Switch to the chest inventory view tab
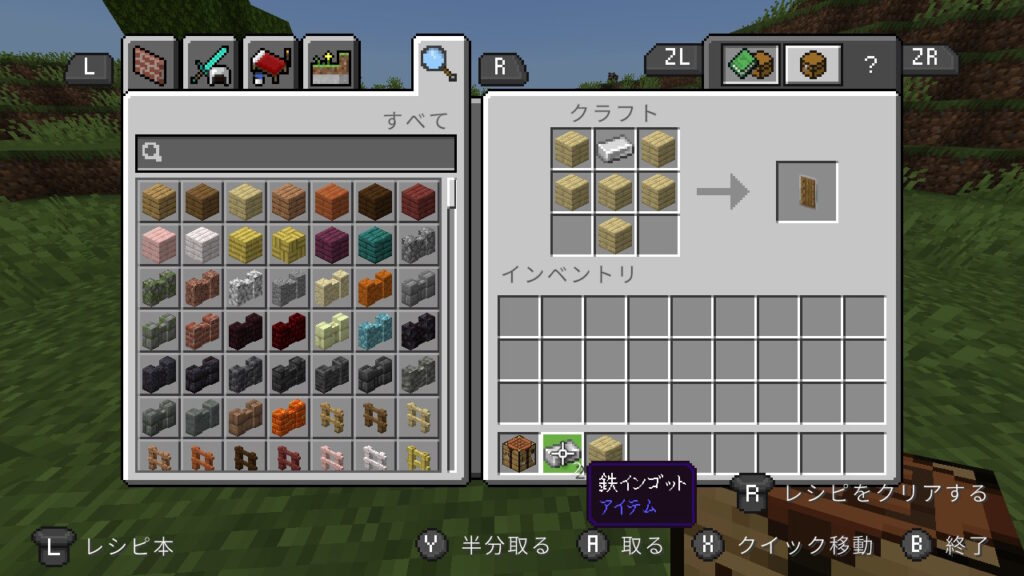Image resolution: width=1024 pixels, height=576 pixels. pos(810,65)
